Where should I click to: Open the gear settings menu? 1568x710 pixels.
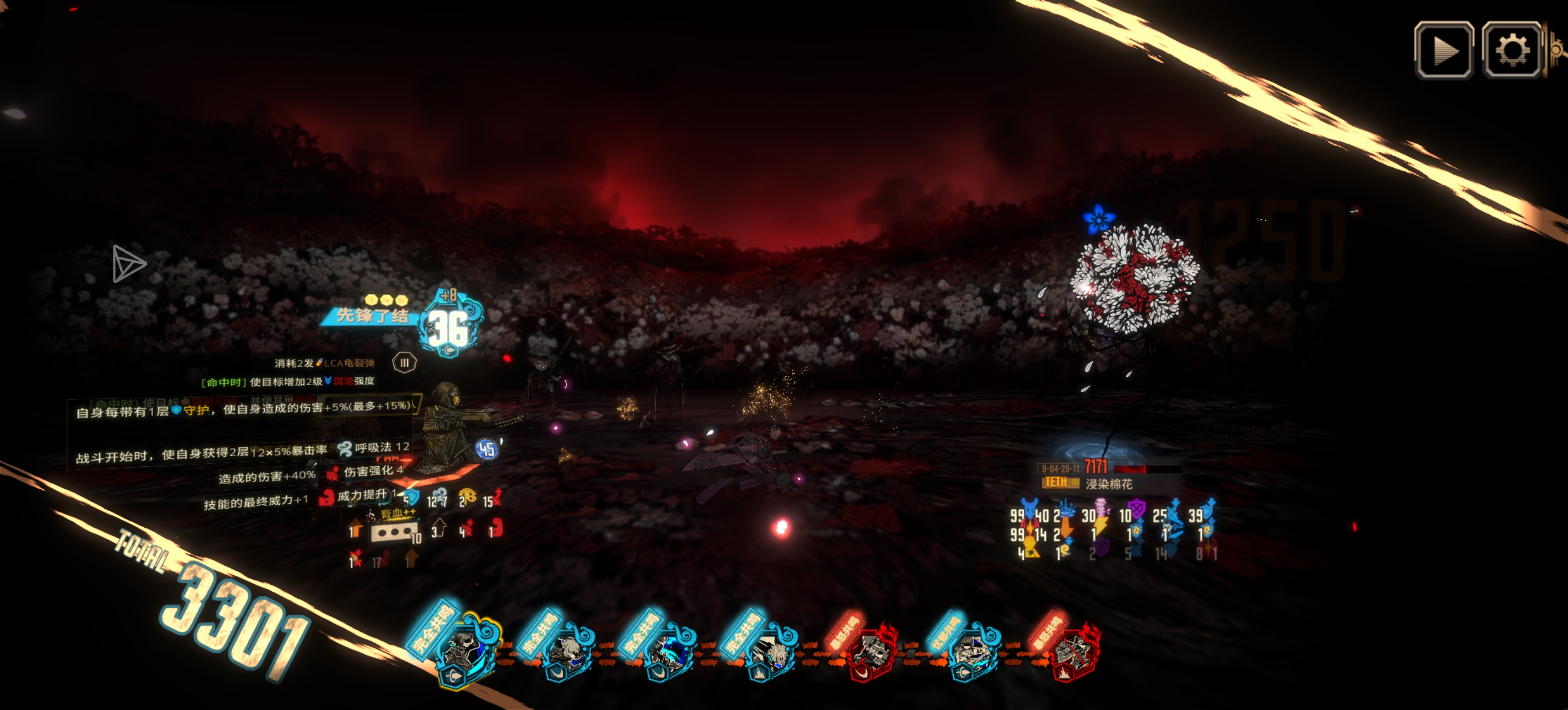tap(1511, 50)
